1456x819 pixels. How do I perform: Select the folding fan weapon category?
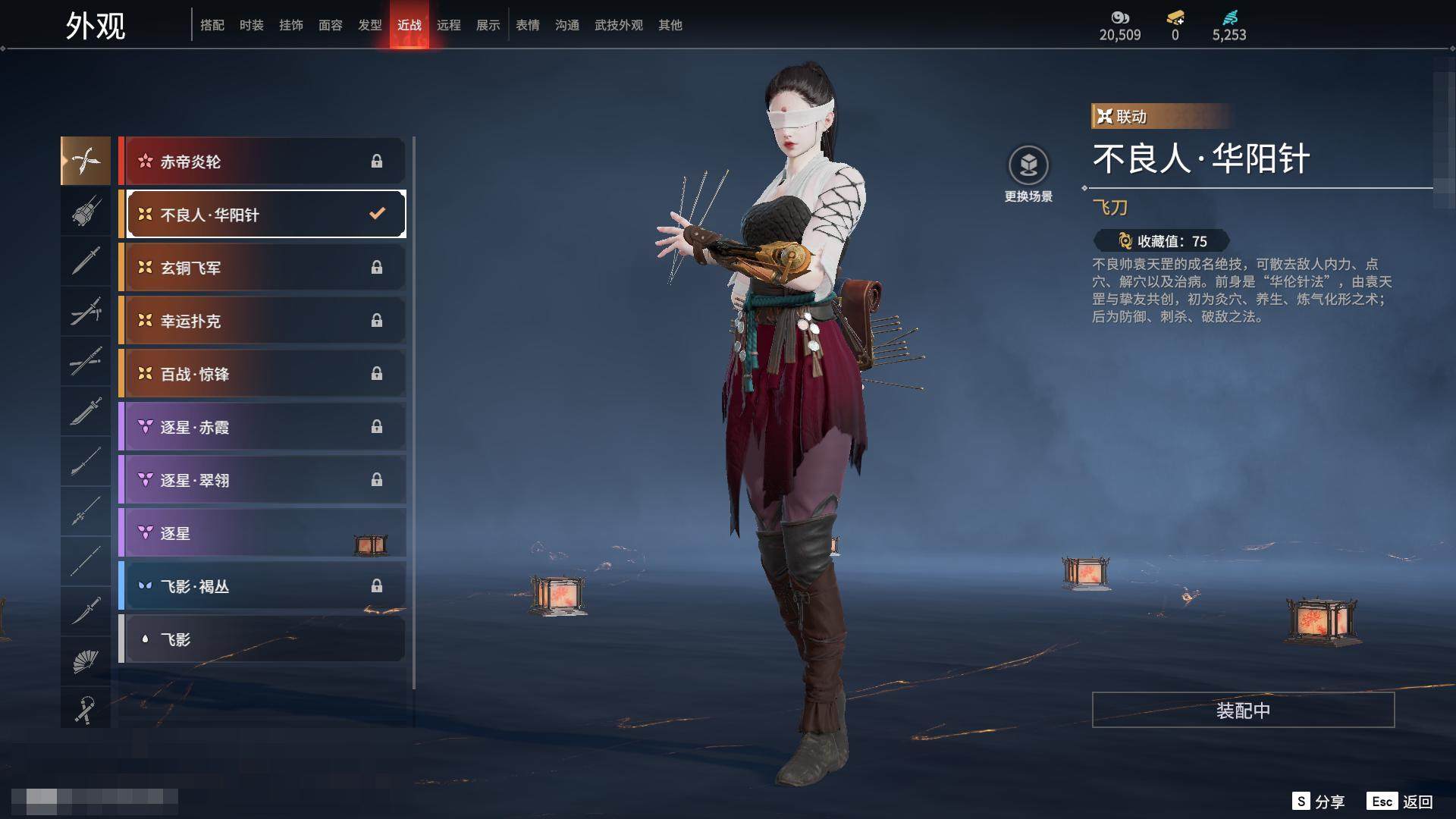[86, 661]
